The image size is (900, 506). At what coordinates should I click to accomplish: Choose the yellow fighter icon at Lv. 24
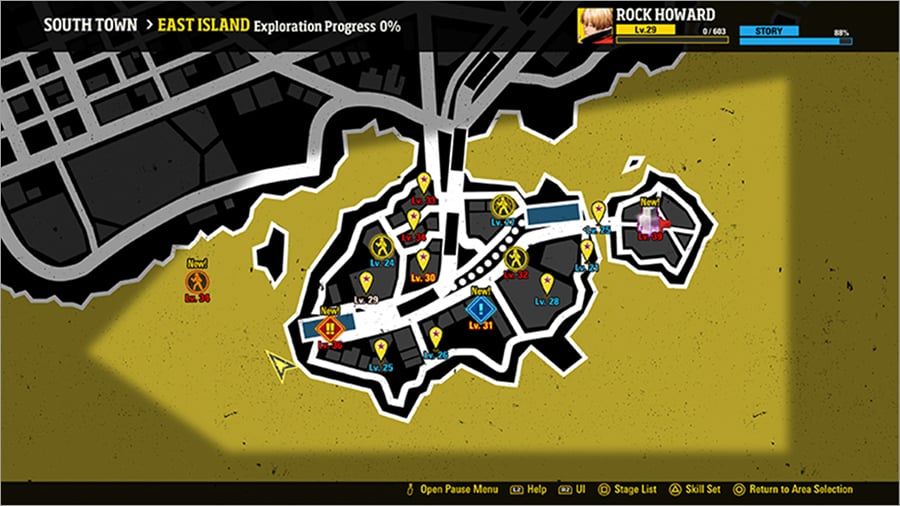coord(382,246)
